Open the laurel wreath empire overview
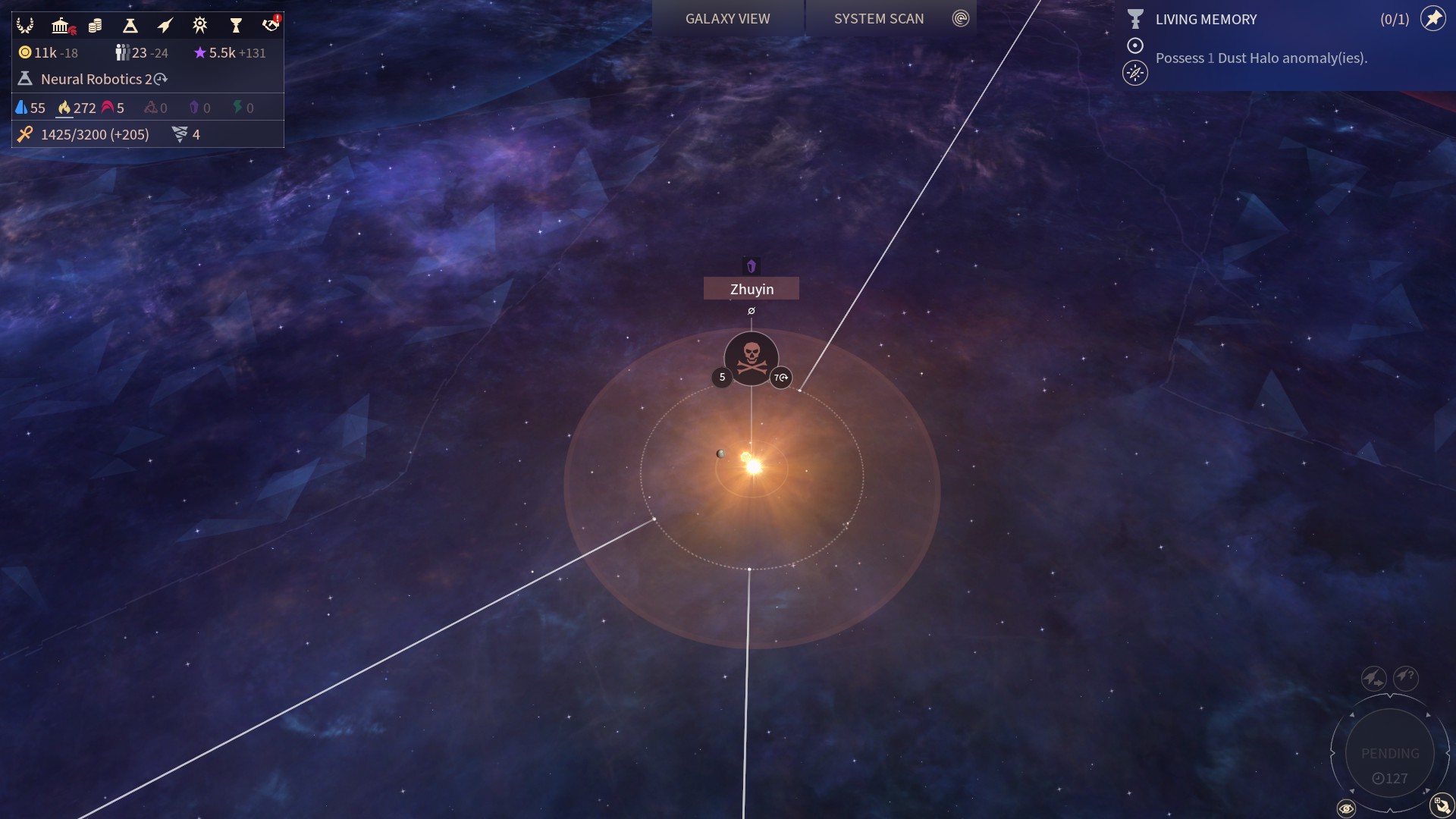 click(25, 26)
